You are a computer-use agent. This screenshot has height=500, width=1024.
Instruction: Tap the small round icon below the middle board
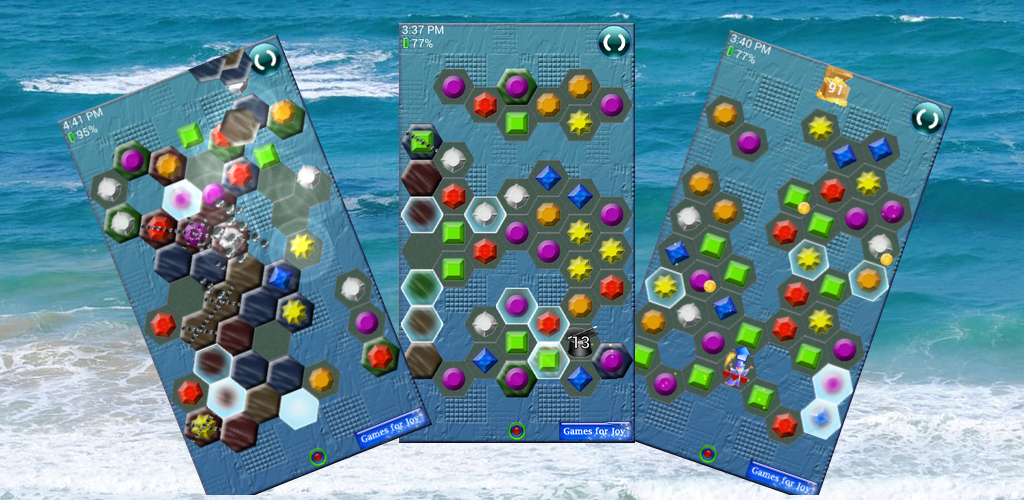click(x=516, y=431)
